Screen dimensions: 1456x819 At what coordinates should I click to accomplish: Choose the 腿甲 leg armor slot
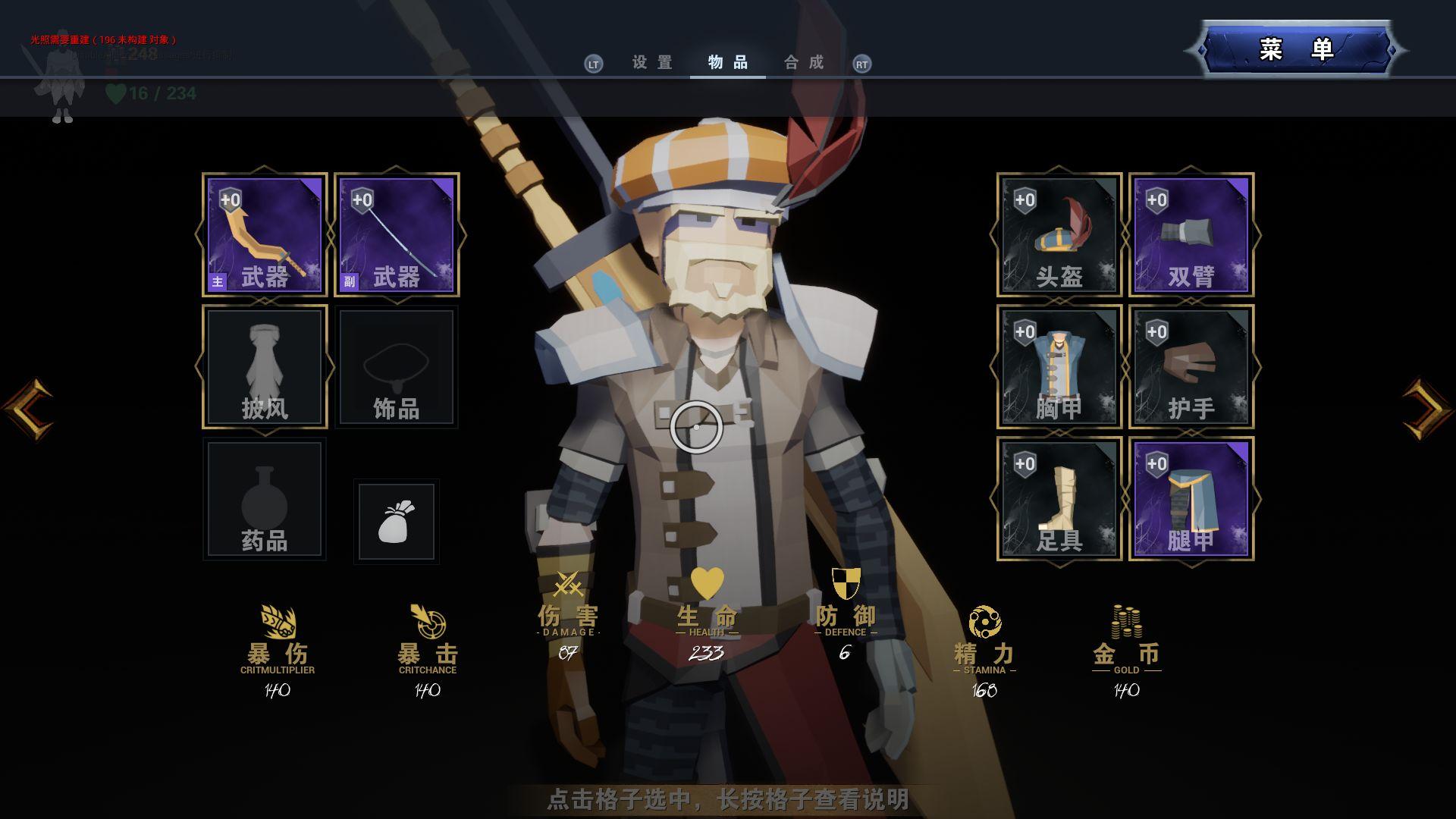(x=1191, y=499)
